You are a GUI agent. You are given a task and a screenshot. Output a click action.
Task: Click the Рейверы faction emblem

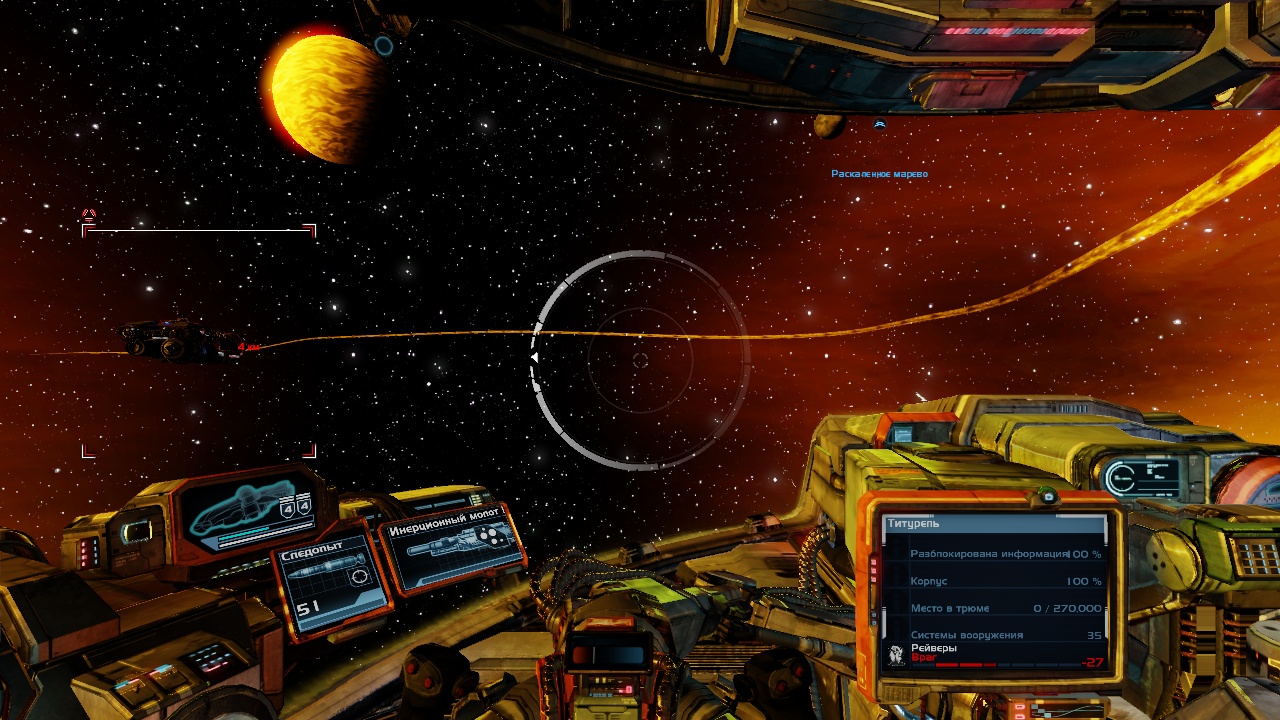tap(896, 655)
